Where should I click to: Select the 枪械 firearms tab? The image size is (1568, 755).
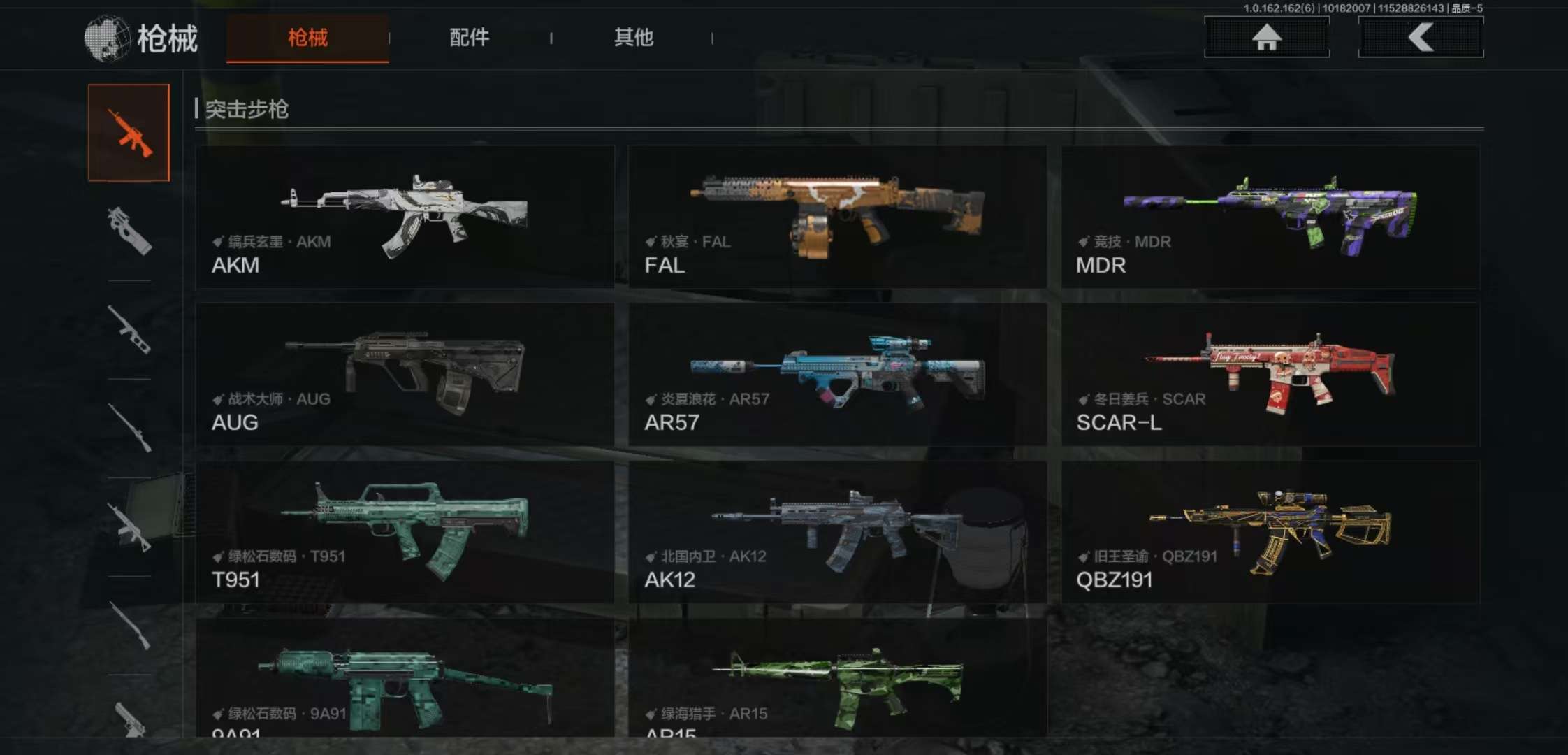(x=307, y=38)
